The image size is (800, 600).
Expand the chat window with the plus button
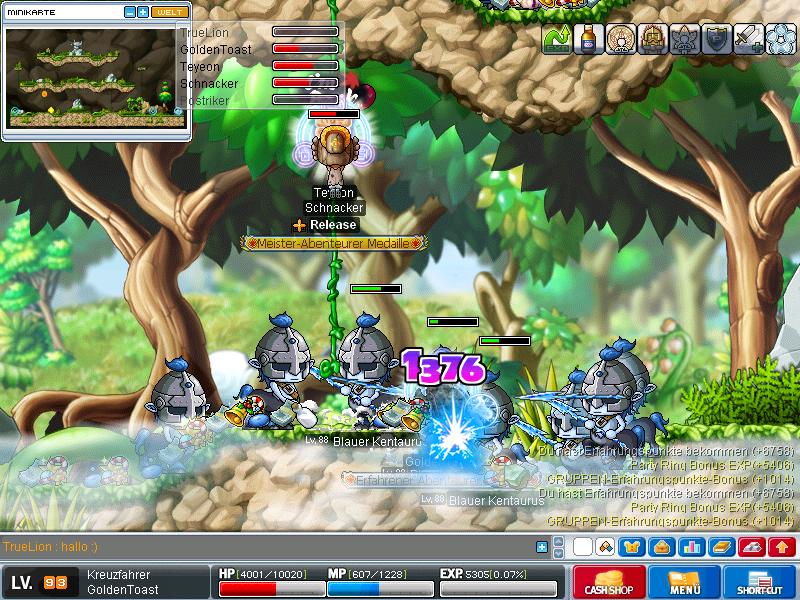(x=542, y=547)
